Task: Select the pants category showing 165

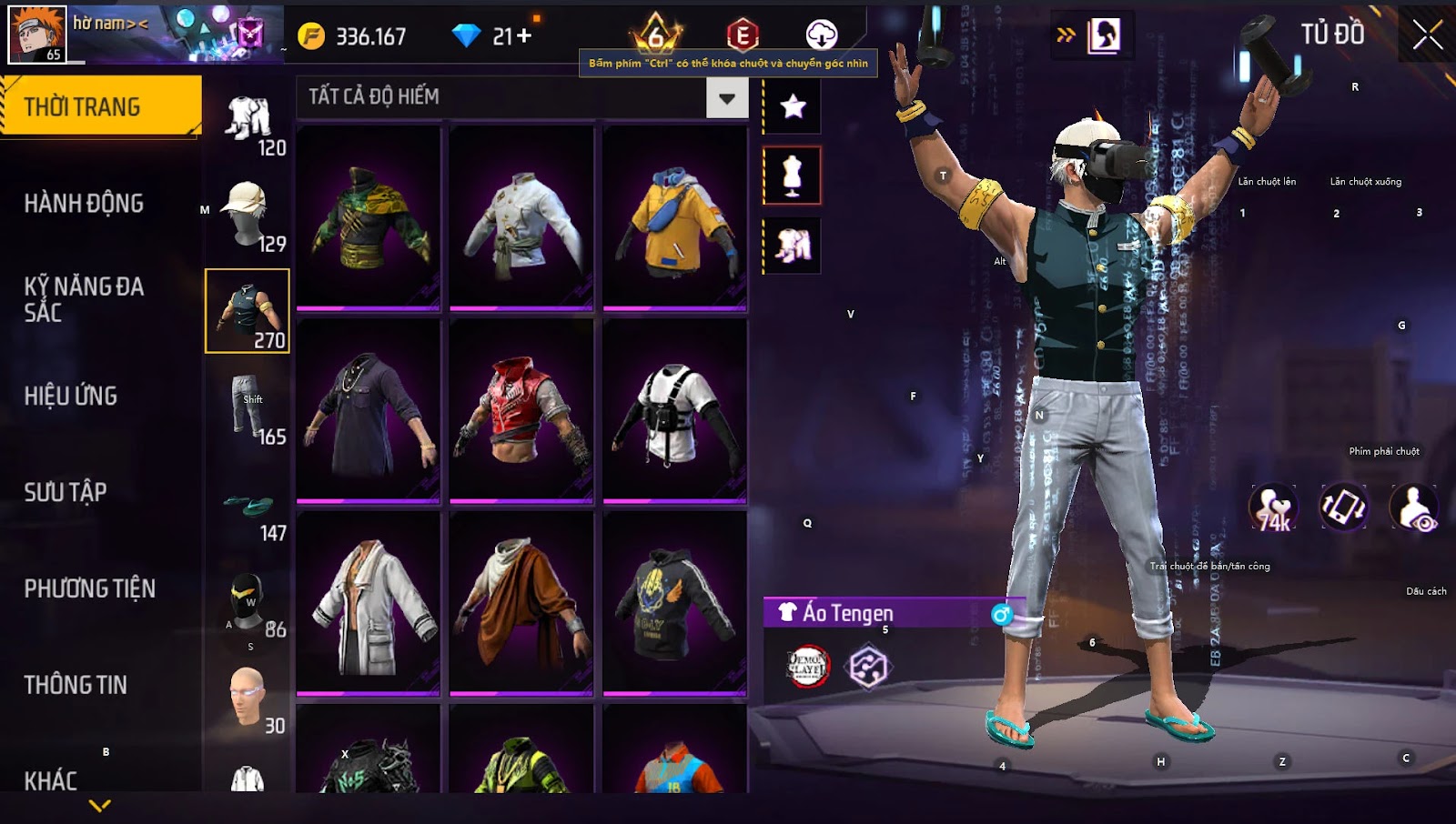Action: click(x=248, y=407)
